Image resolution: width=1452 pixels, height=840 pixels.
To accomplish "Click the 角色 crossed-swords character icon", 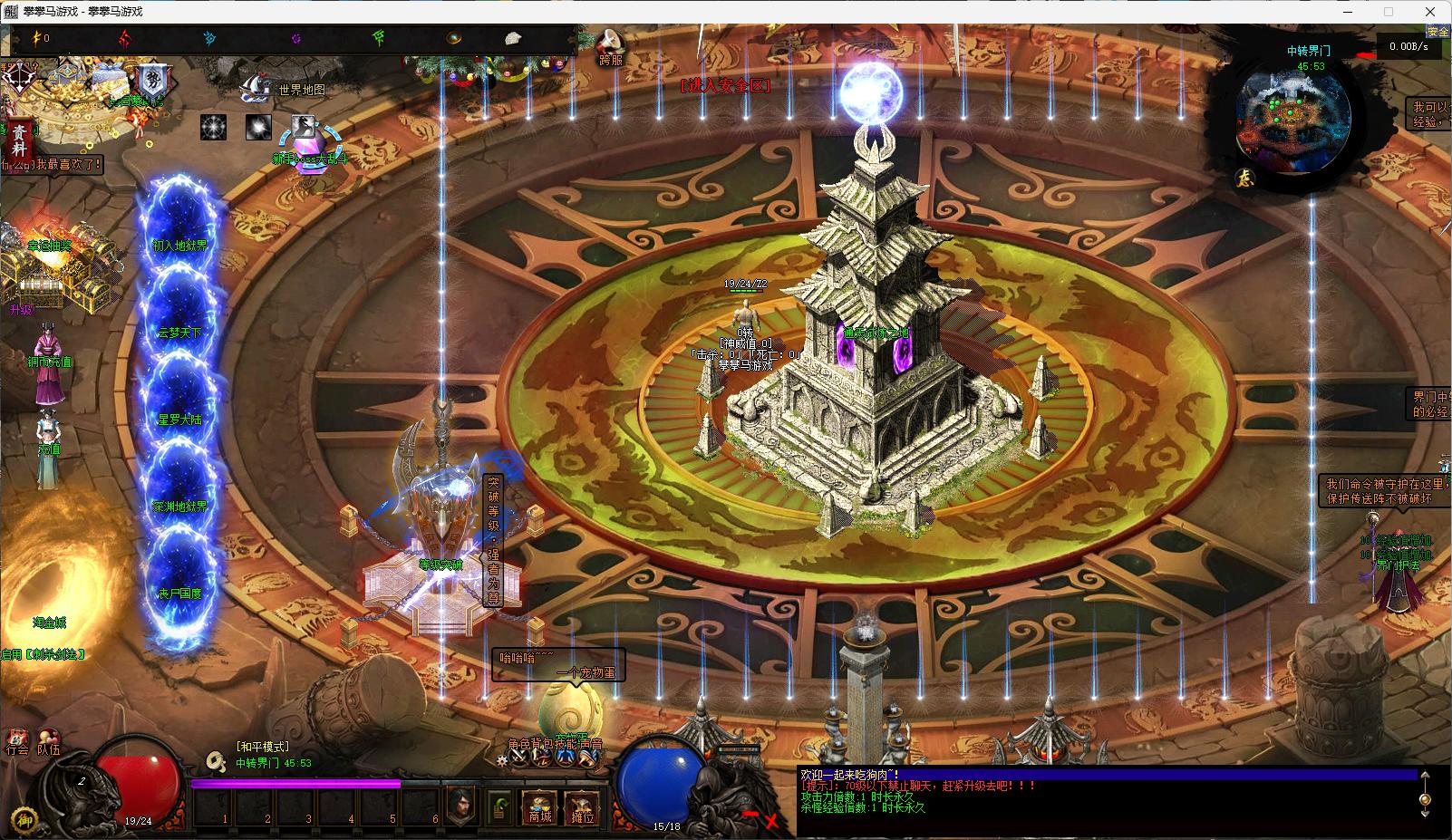I will [518, 758].
